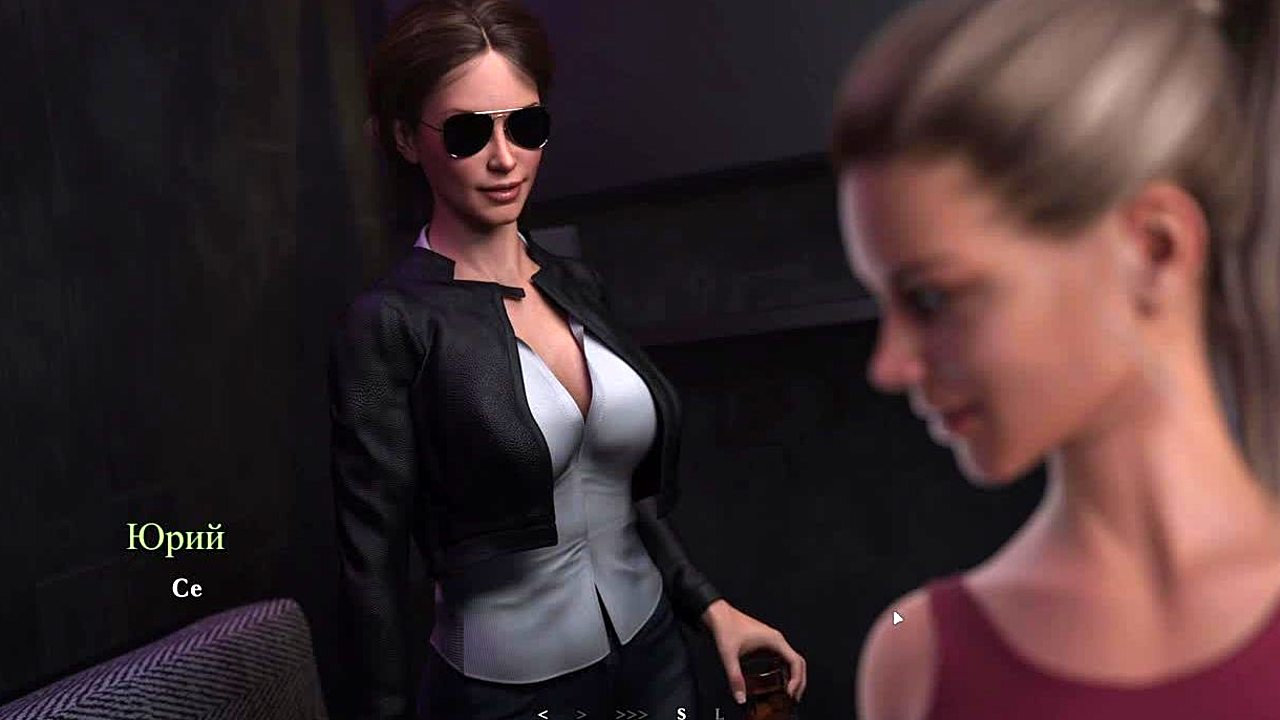Advance dialogue with the single '>' arrow
Viewport: 1280px width, 720px height.
[x=581, y=714]
